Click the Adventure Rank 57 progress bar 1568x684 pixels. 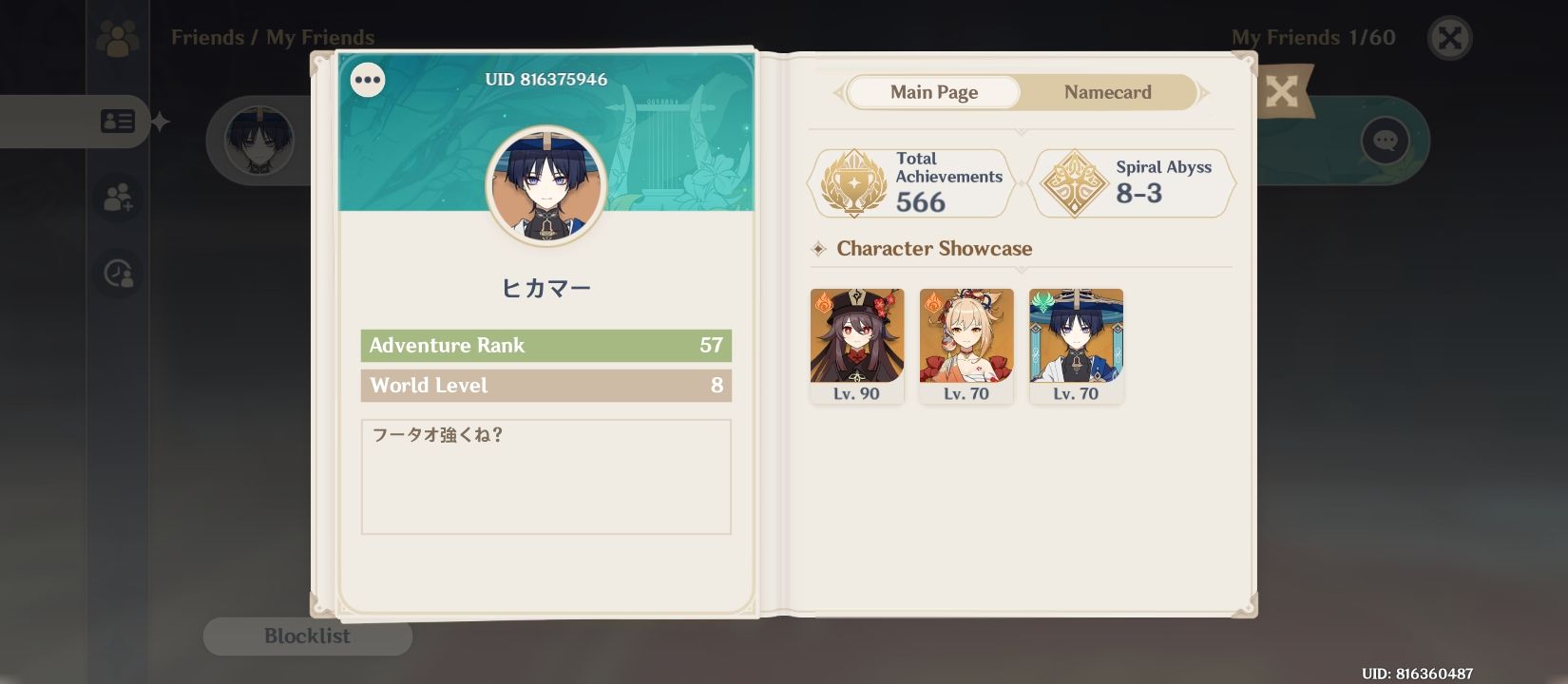click(x=545, y=346)
